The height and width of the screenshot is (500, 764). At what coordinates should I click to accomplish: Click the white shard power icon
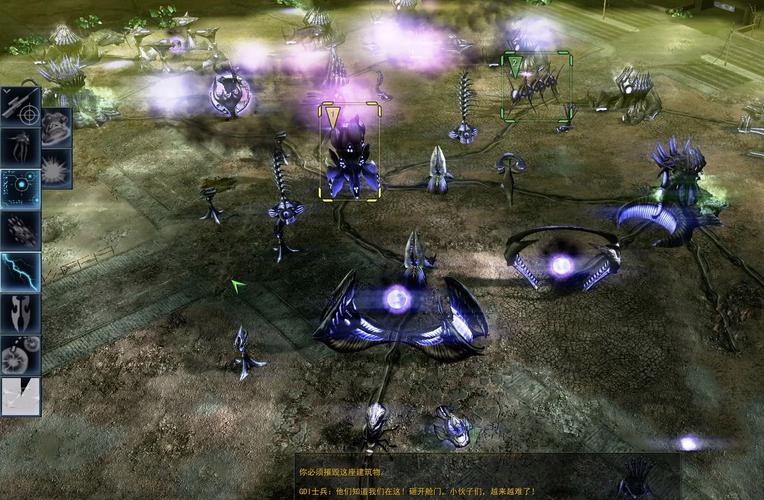pos(20,395)
